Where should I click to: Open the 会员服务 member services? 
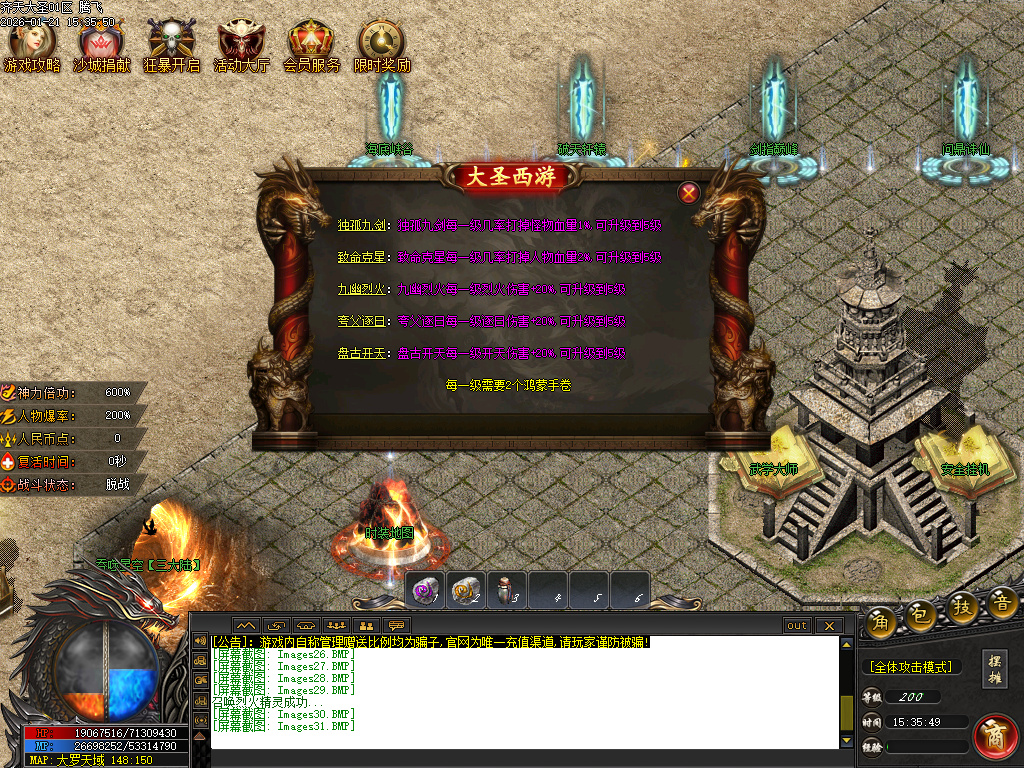(311, 46)
